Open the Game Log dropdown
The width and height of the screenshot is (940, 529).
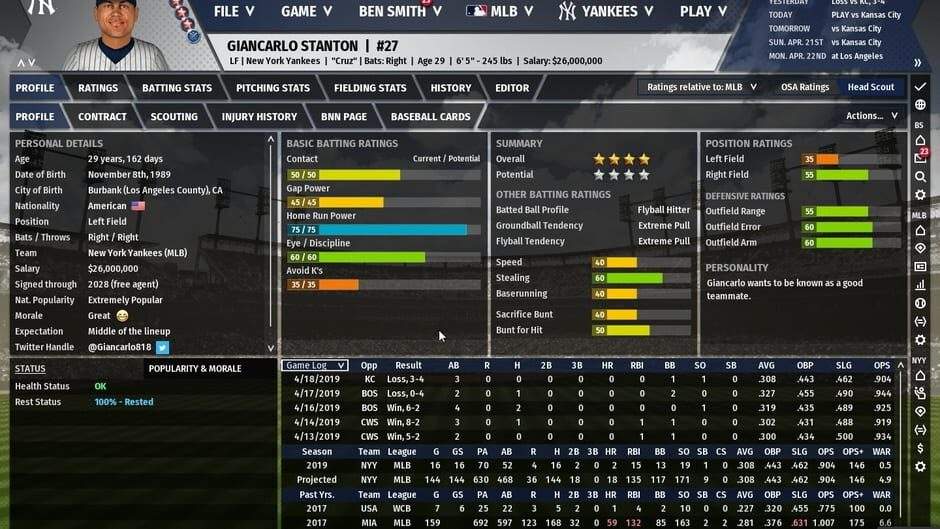pos(314,366)
